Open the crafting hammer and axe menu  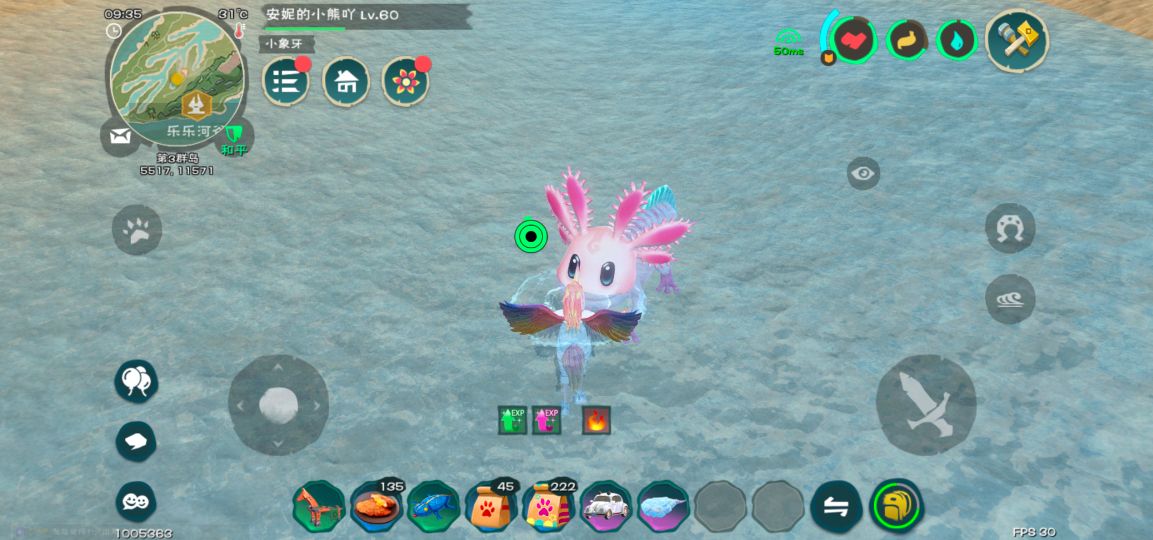(1016, 41)
